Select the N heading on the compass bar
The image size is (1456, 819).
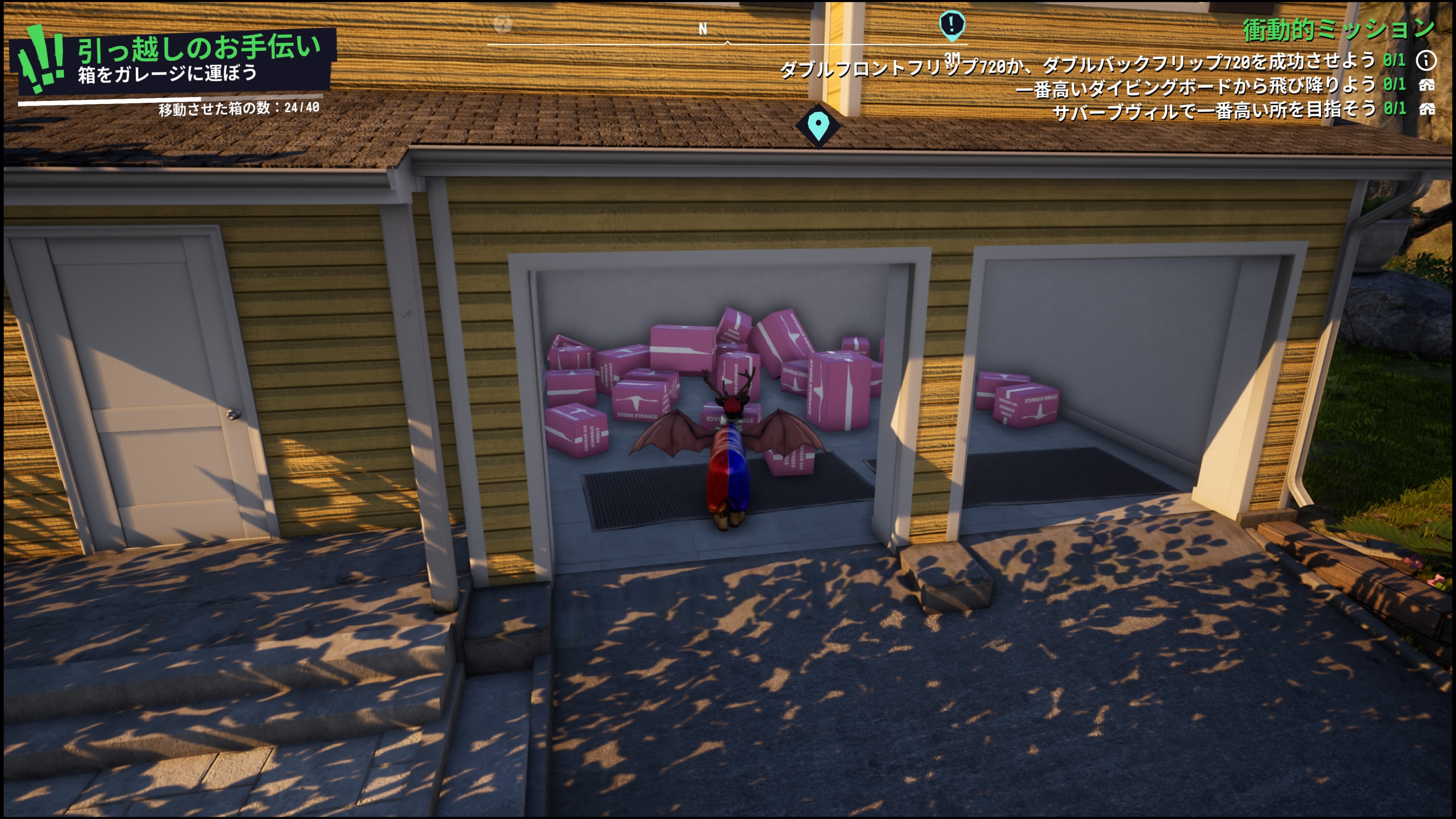pos(703,29)
